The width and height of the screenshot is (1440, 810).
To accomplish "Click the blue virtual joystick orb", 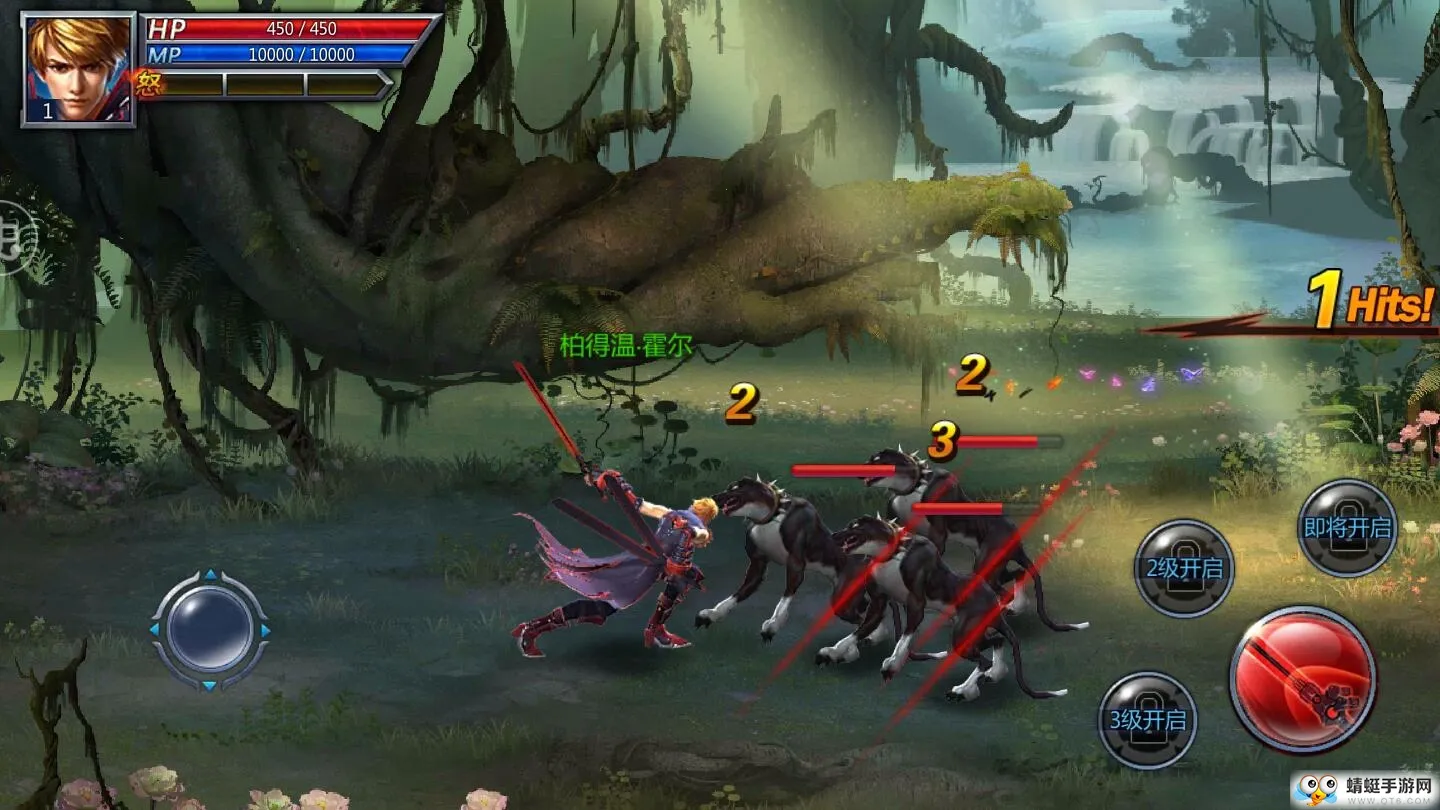I will pyautogui.click(x=210, y=630).
